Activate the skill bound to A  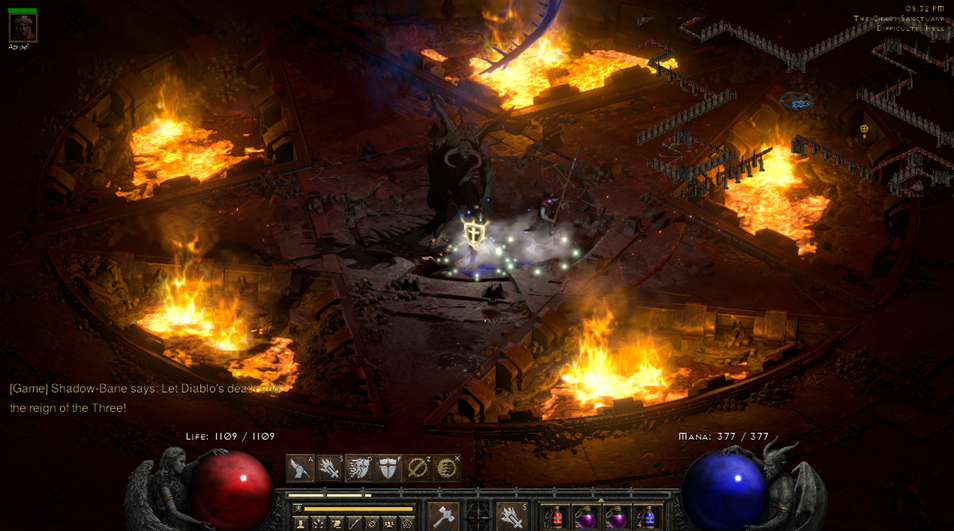click(300, 468)
